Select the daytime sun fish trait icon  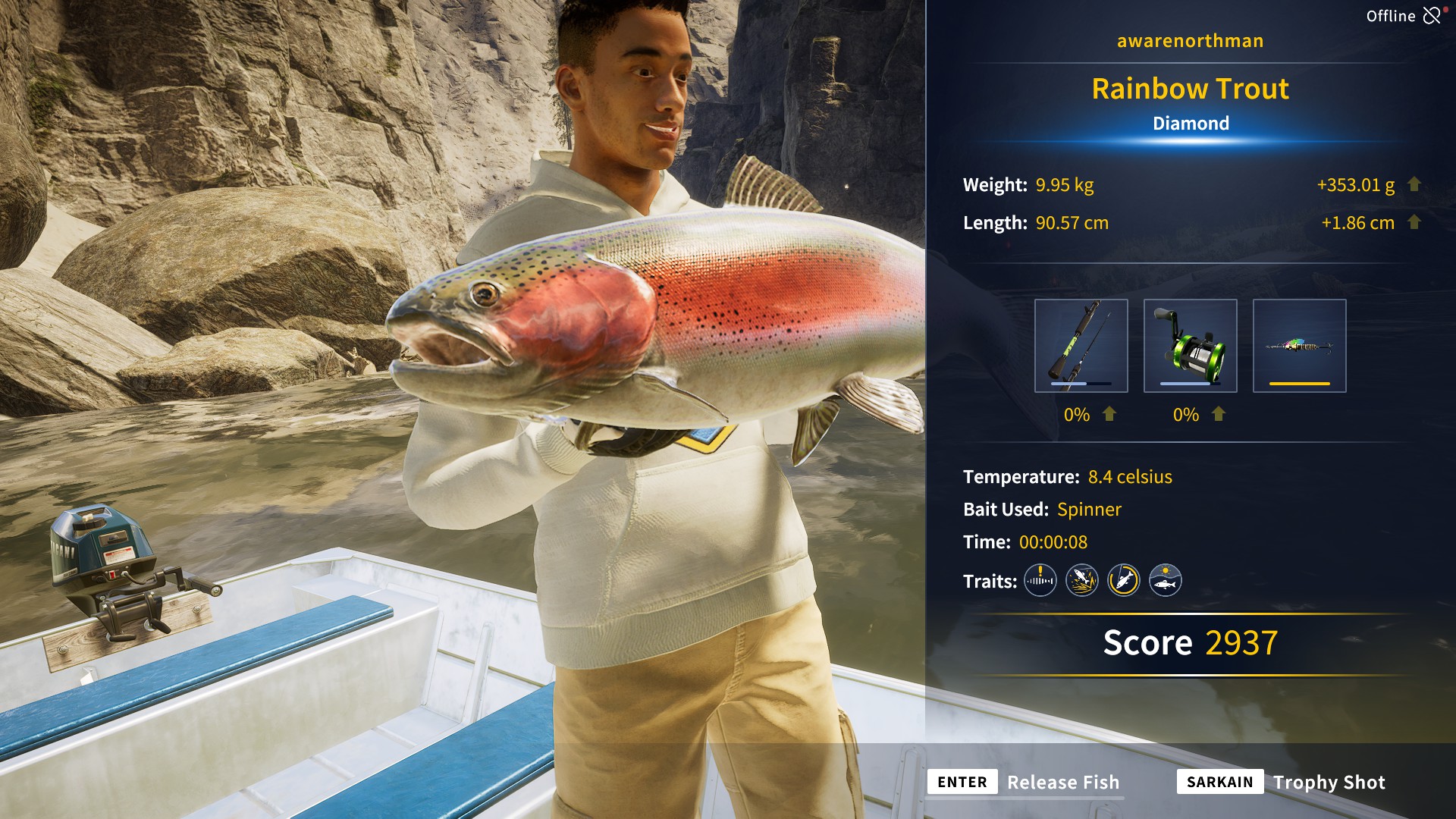coord(1167,580)
